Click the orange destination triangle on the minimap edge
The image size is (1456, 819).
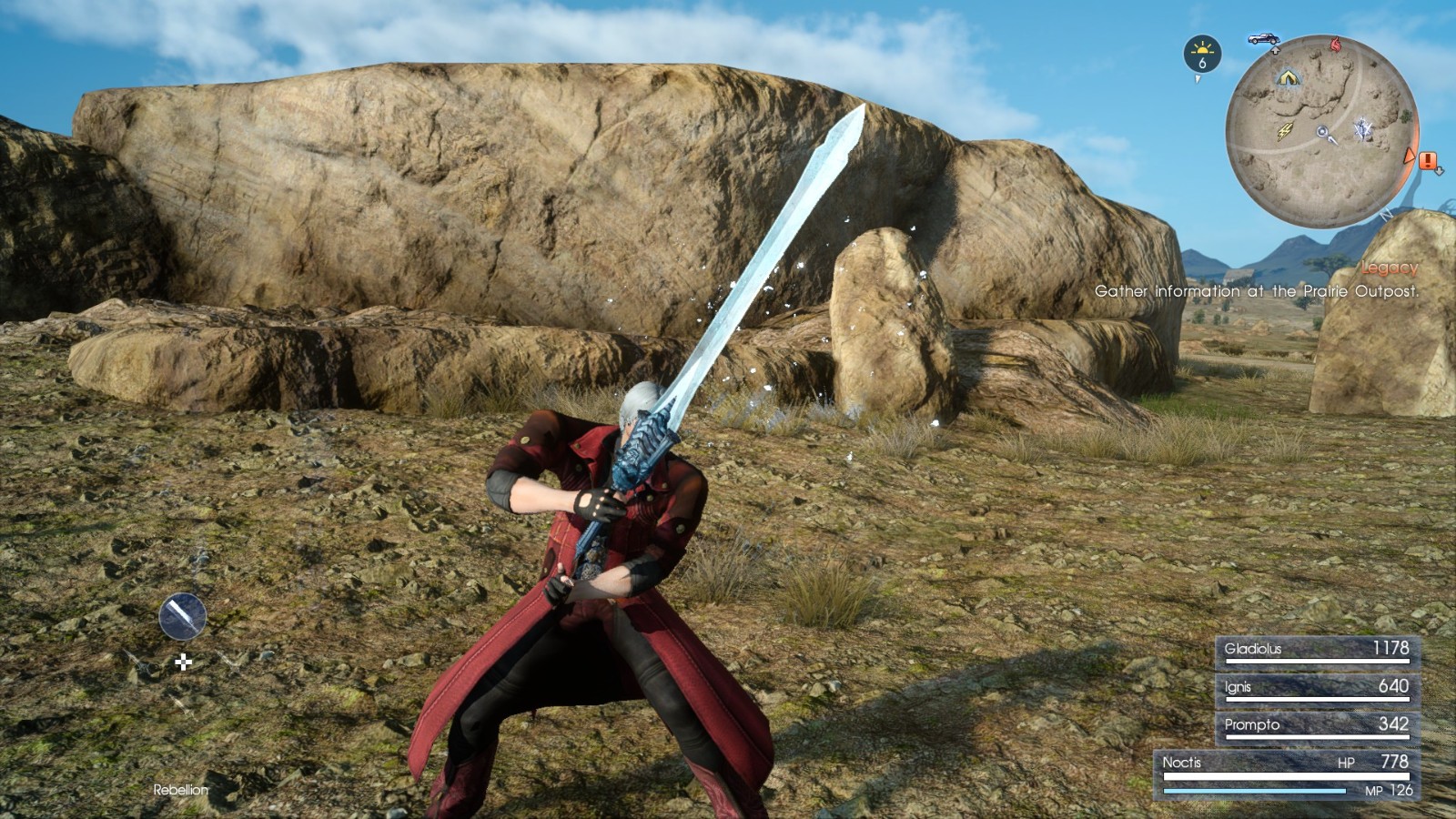1408,156
